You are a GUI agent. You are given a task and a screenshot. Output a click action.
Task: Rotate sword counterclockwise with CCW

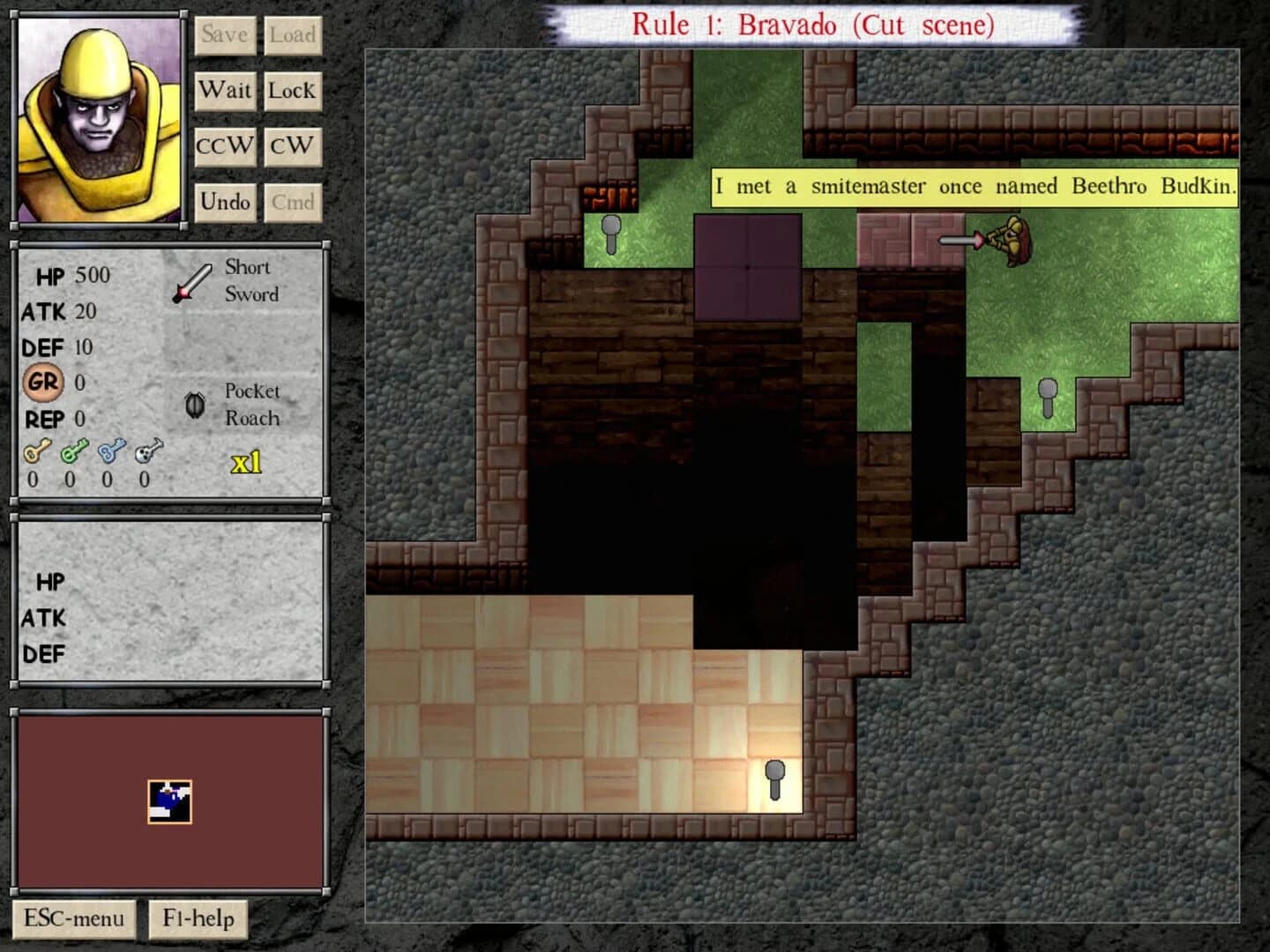click(225, 145)
